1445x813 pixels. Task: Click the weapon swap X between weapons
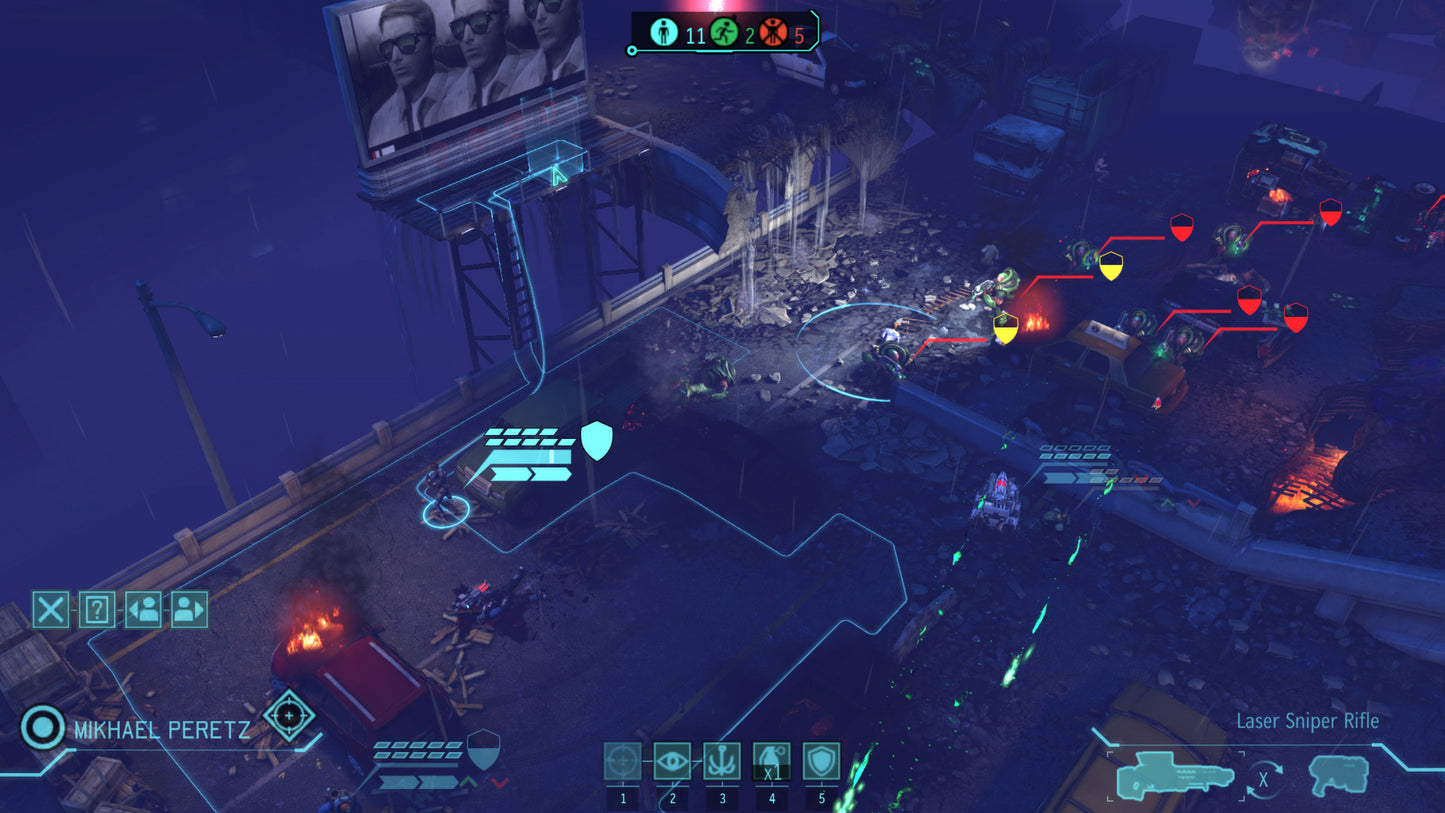point(1262,778)
